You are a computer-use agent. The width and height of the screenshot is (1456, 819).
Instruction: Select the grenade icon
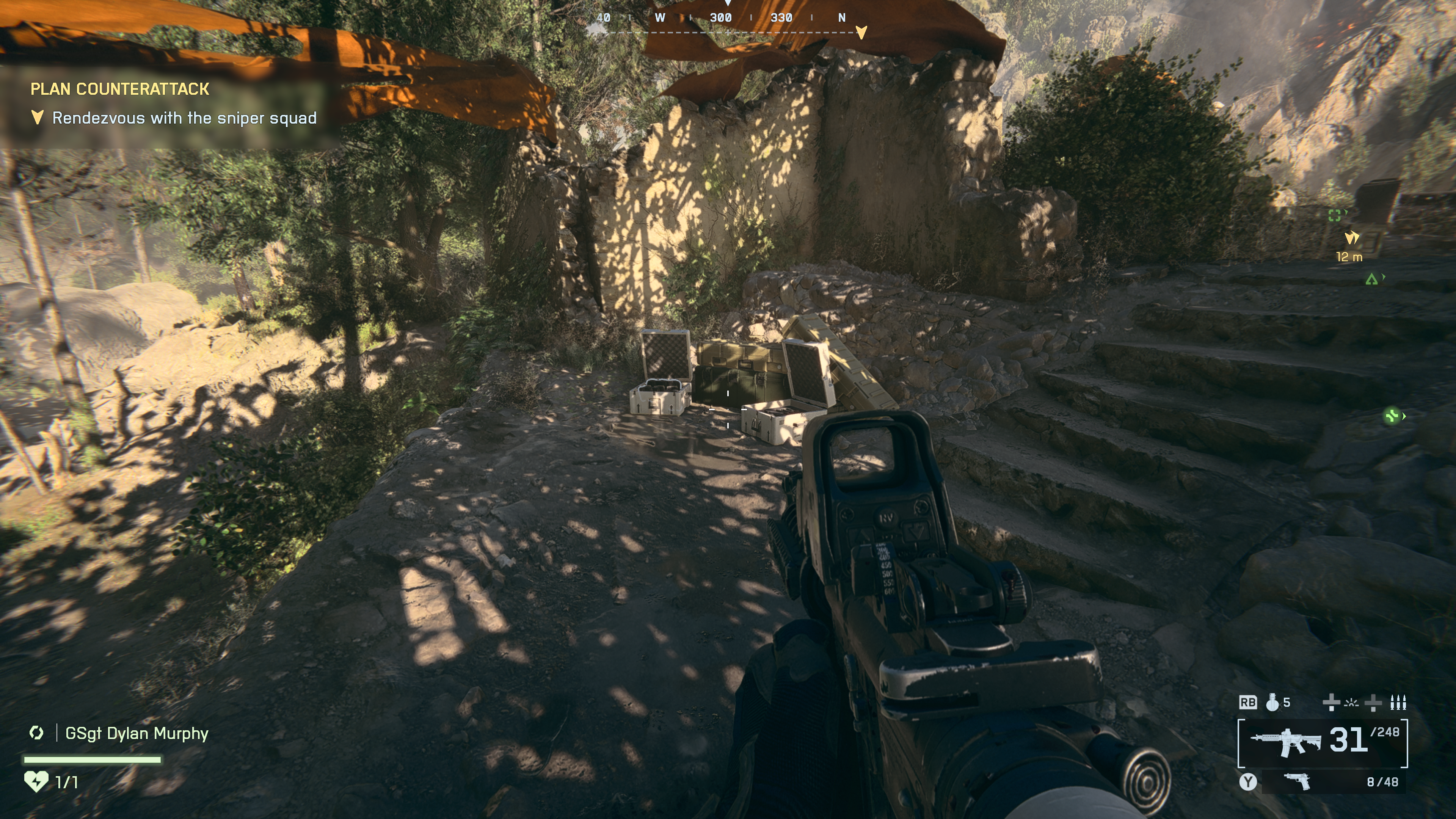[x=1272, y=703]
